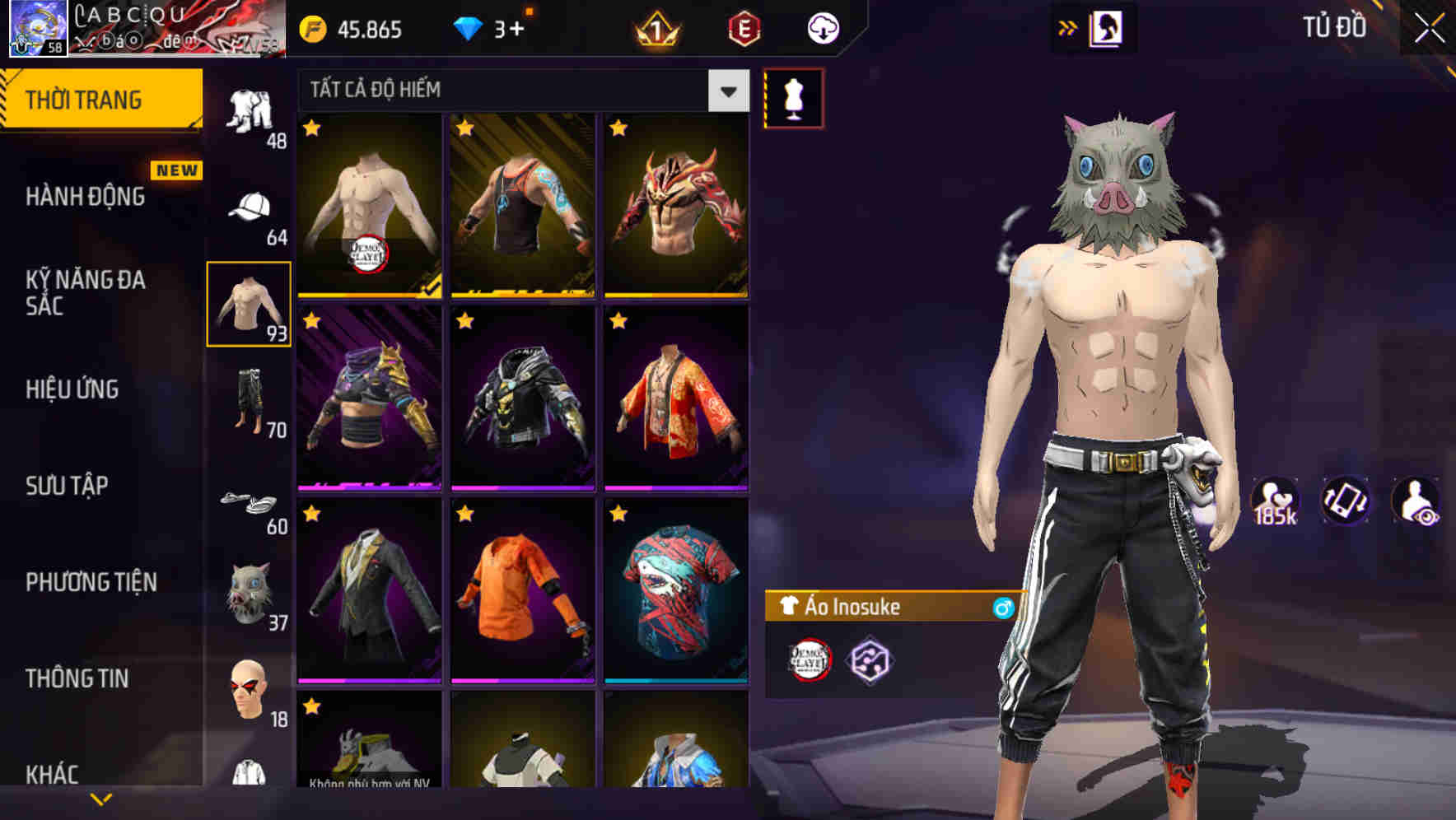
Task: Switch to the HIỆU ỨNG tab
Action: (x=74, y=389)
